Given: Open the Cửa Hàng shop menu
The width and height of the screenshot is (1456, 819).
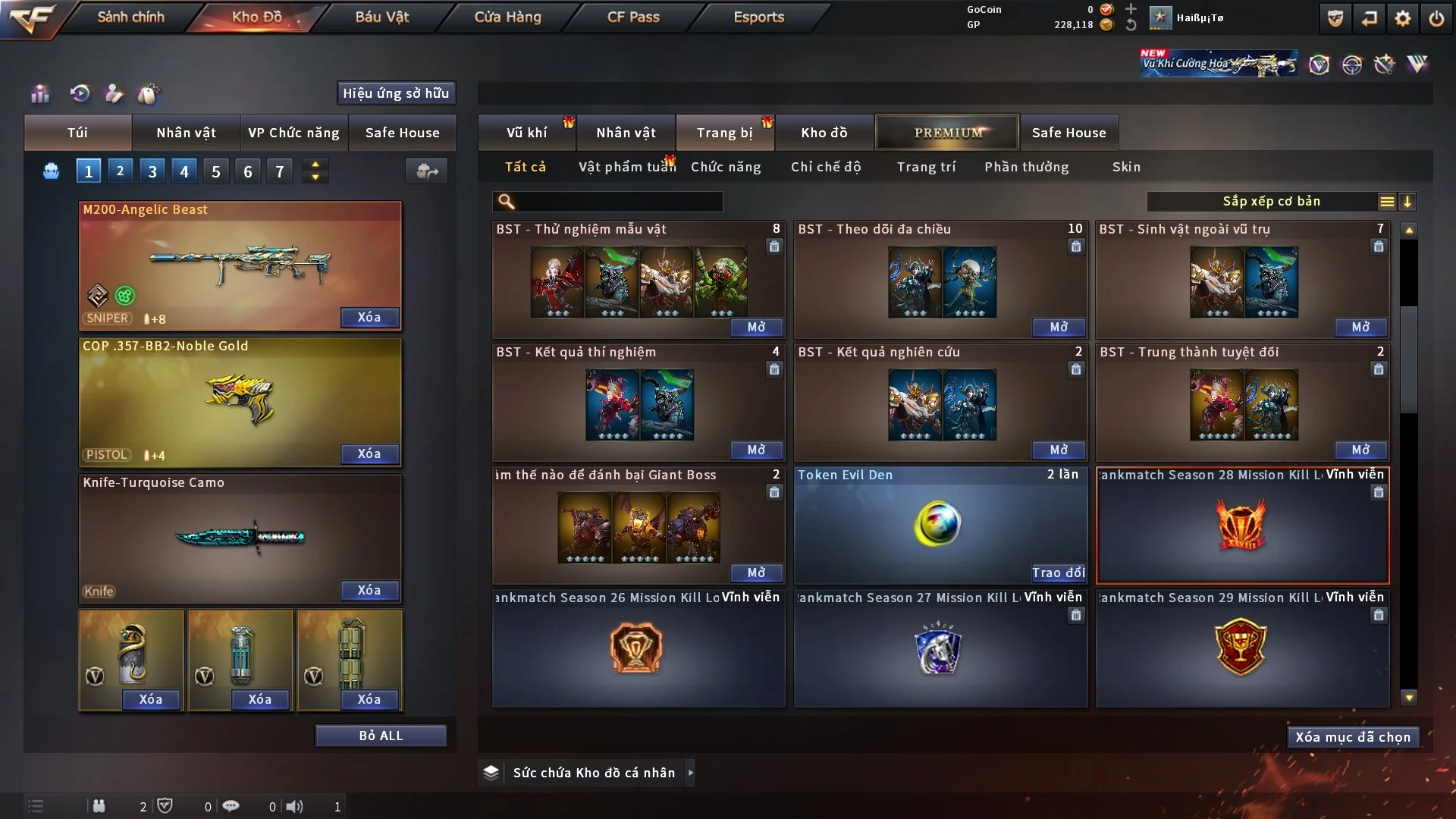Looking at the screenshot, I should [x=507, y=17].
